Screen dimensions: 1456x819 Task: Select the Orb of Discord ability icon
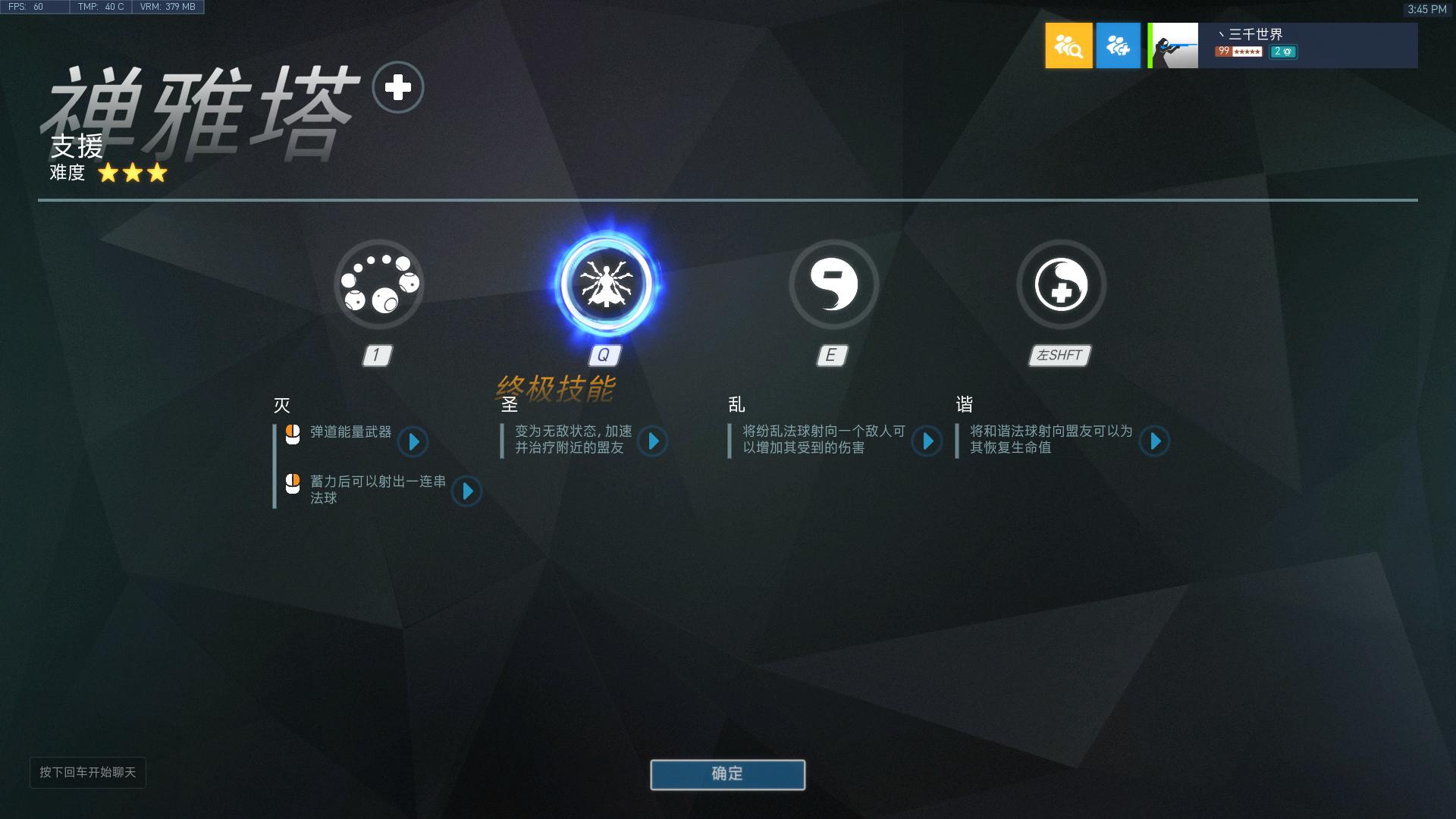pyautogui.click(x=833, y=284)
